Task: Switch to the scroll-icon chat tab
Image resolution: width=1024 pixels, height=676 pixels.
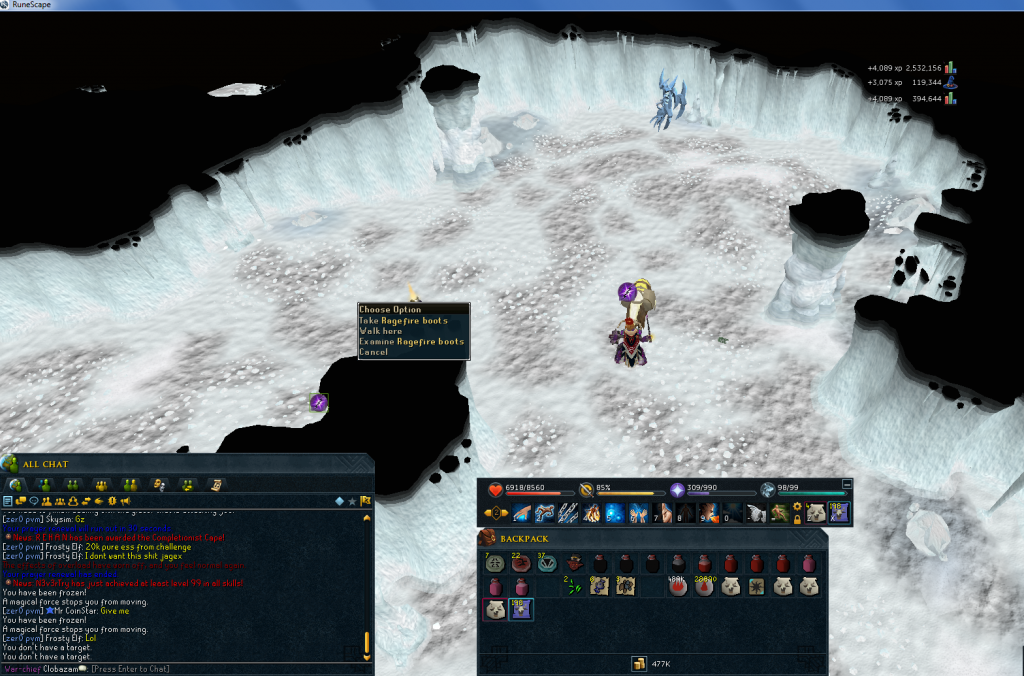Action: pyautogui.click(x=216, y=484)
